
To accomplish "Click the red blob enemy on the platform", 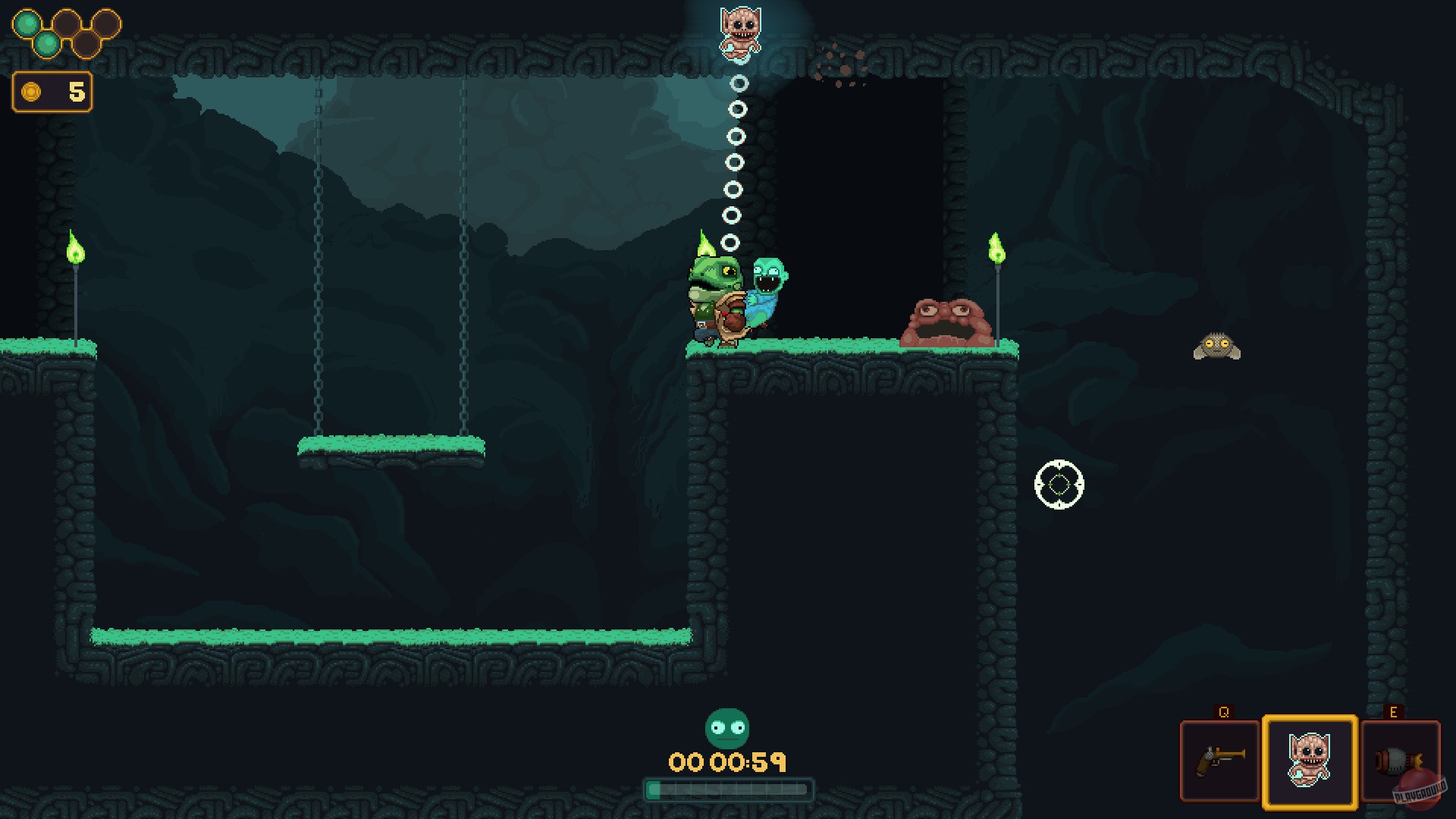I will [x=946, y=322].
